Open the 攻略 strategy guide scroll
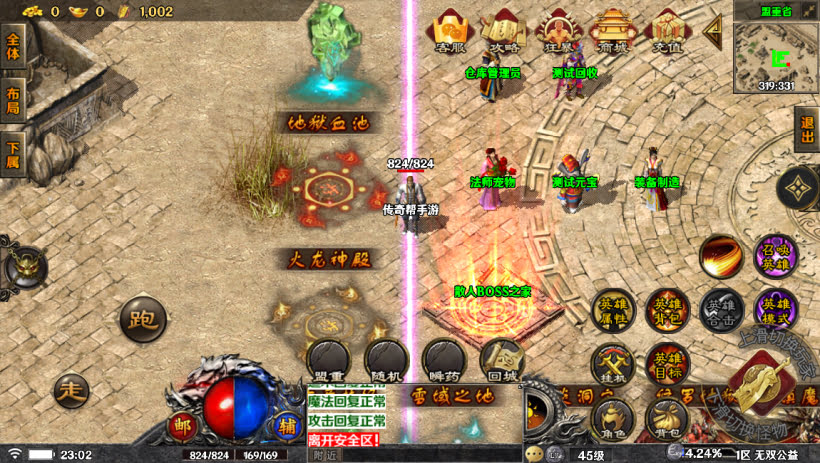 505,32
